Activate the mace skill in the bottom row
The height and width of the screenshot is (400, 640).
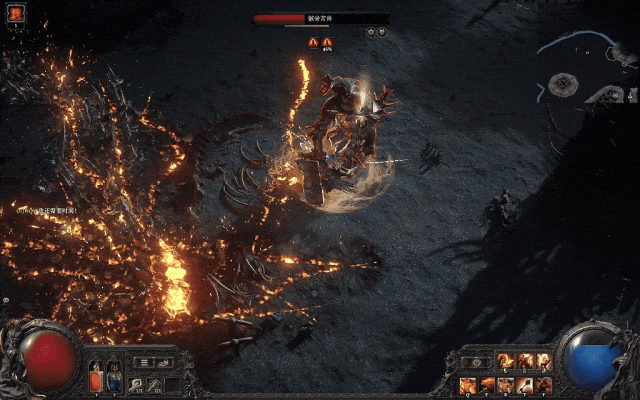[x=526, y=384]
